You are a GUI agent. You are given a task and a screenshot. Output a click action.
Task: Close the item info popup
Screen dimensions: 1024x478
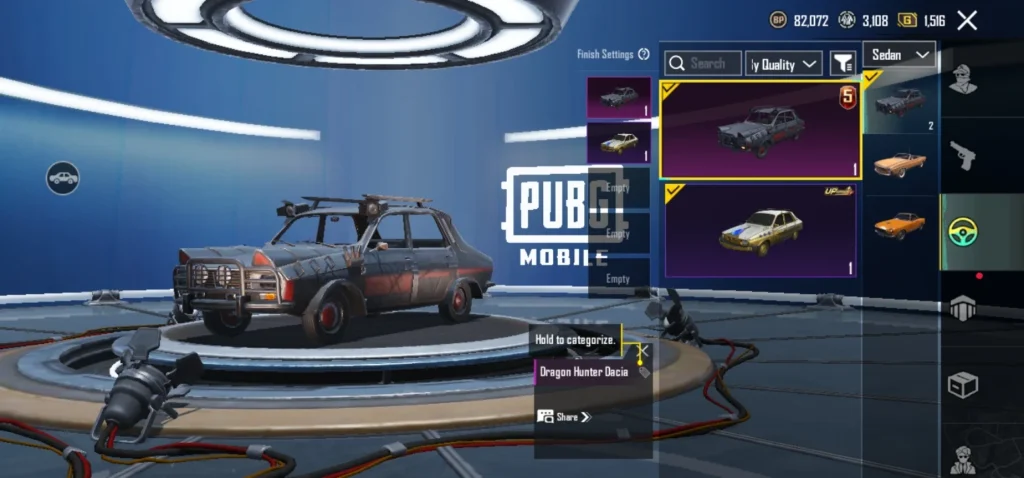pyautogui.click(x=644, y=351)
